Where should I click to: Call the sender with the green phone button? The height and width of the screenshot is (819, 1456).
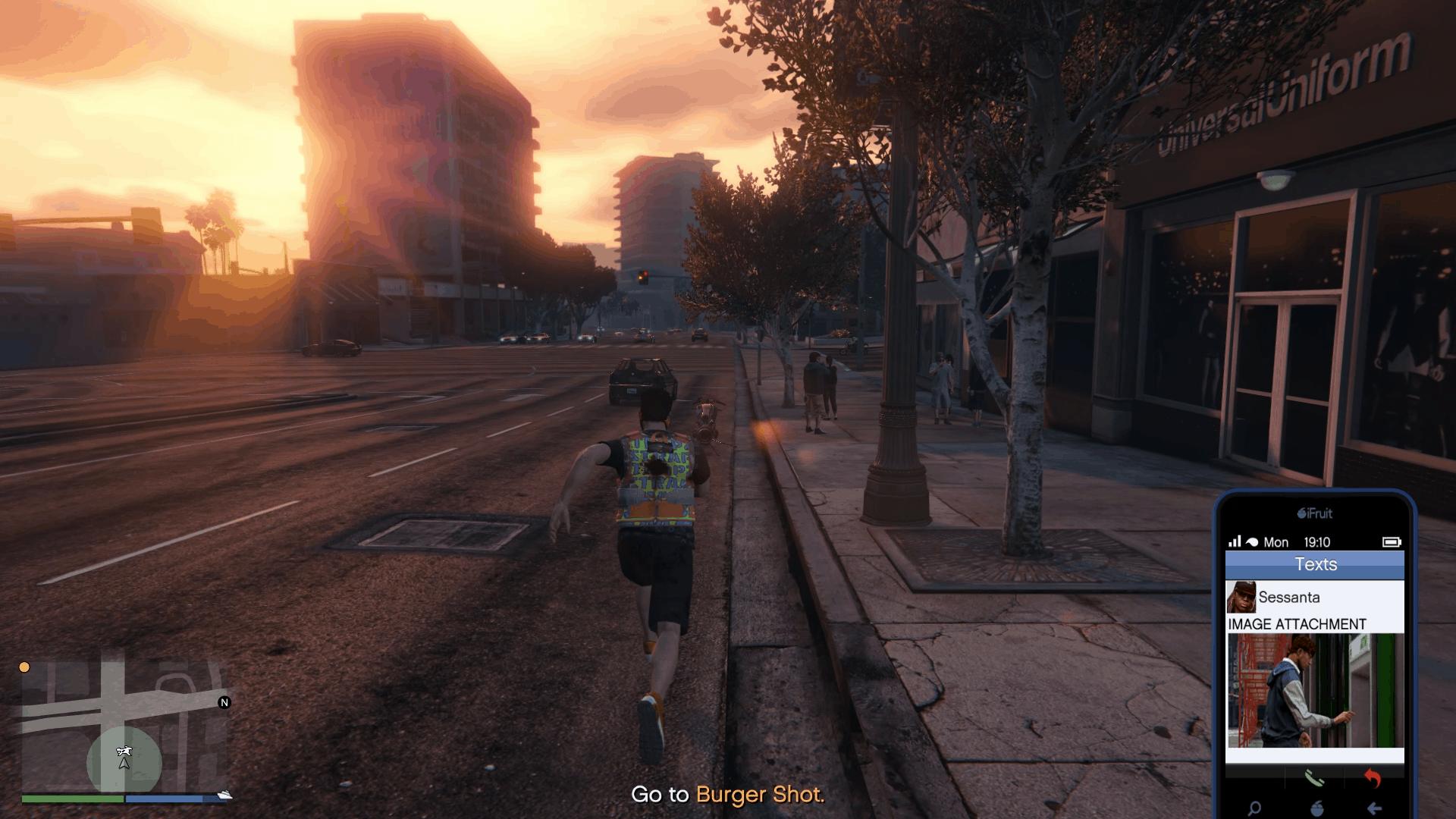tap(1313, 778)
